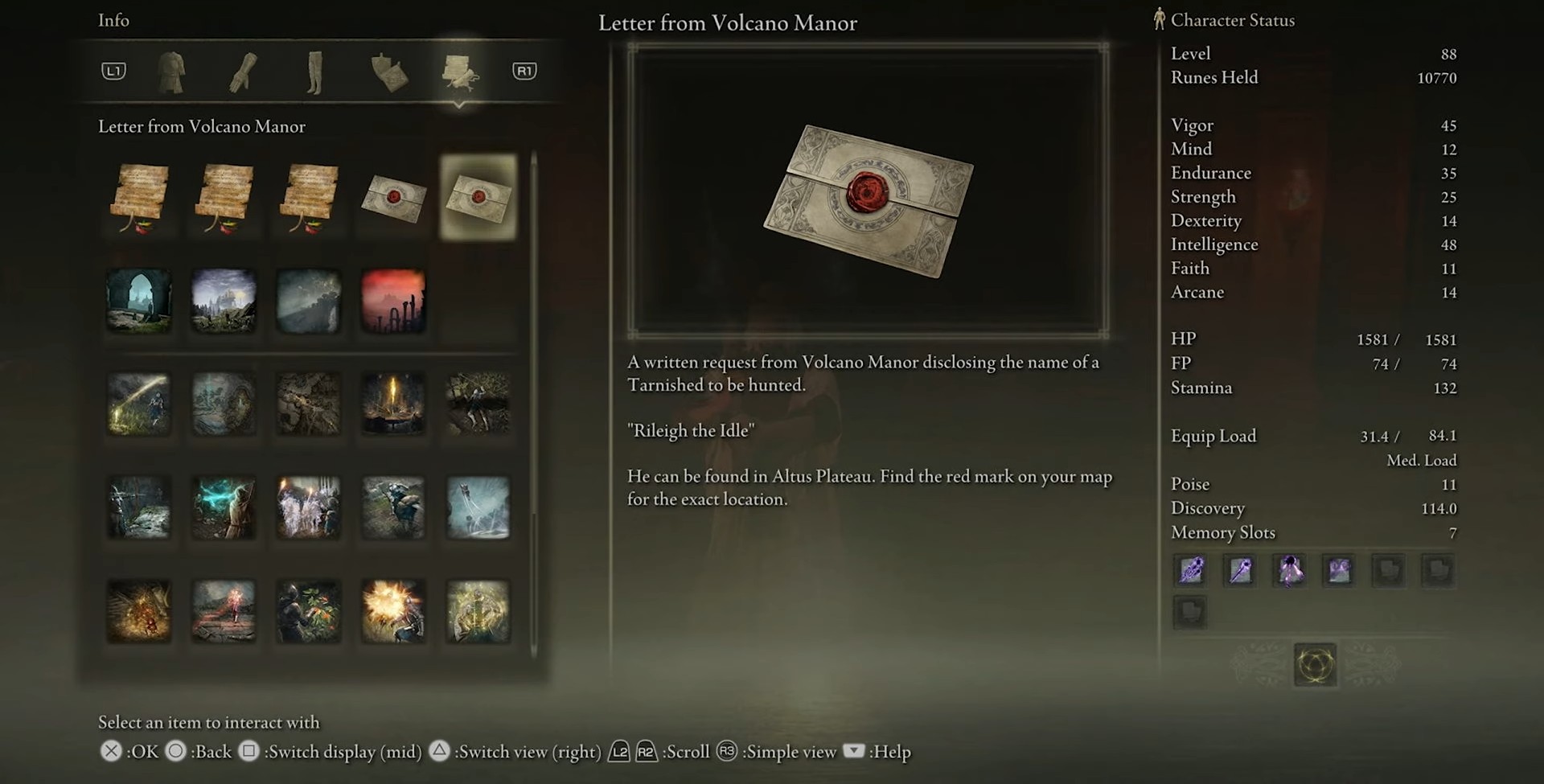
Task: Select the golden glowing figure tutorial note
Action: pos(478,611)
